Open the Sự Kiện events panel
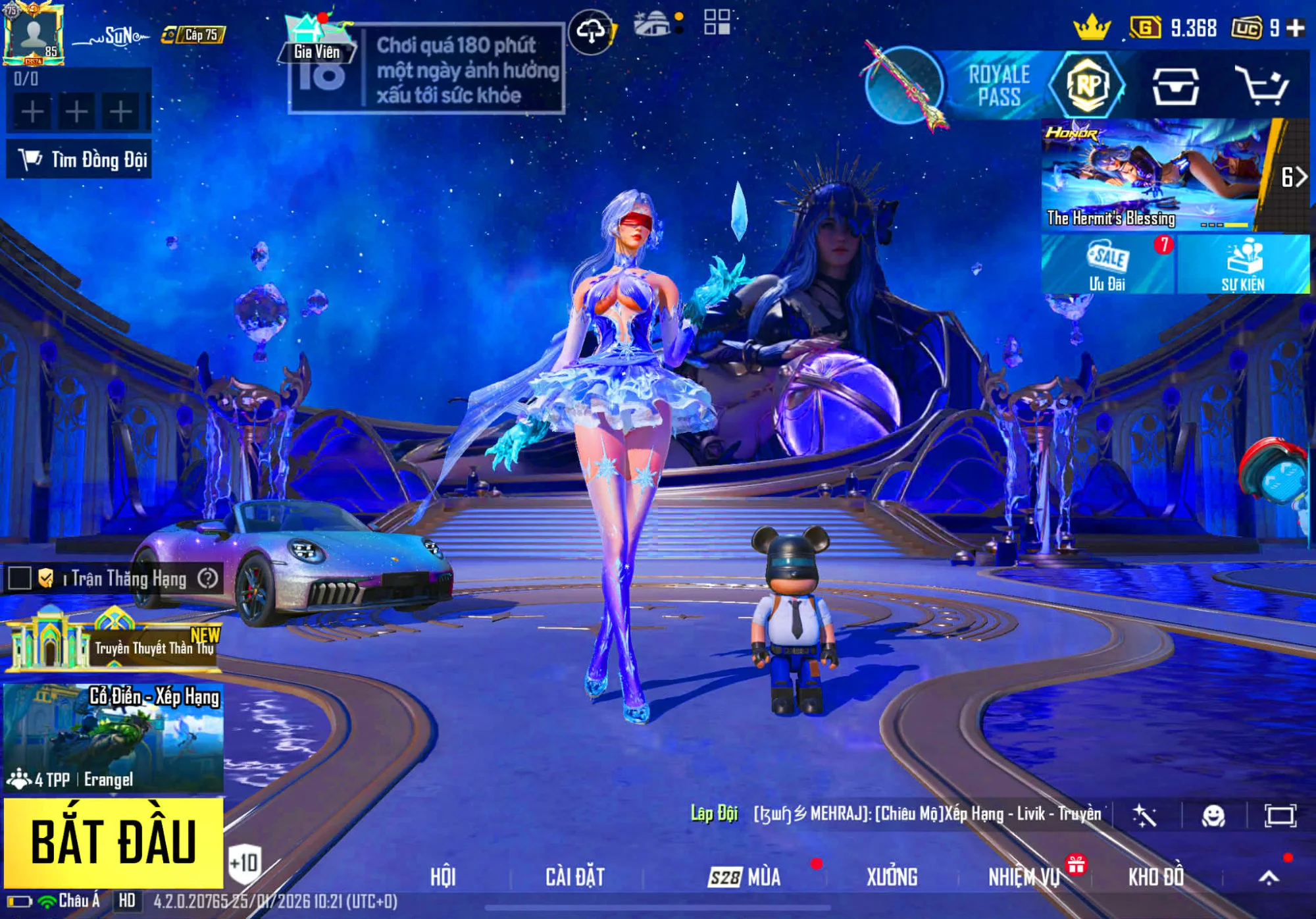 1243,265
